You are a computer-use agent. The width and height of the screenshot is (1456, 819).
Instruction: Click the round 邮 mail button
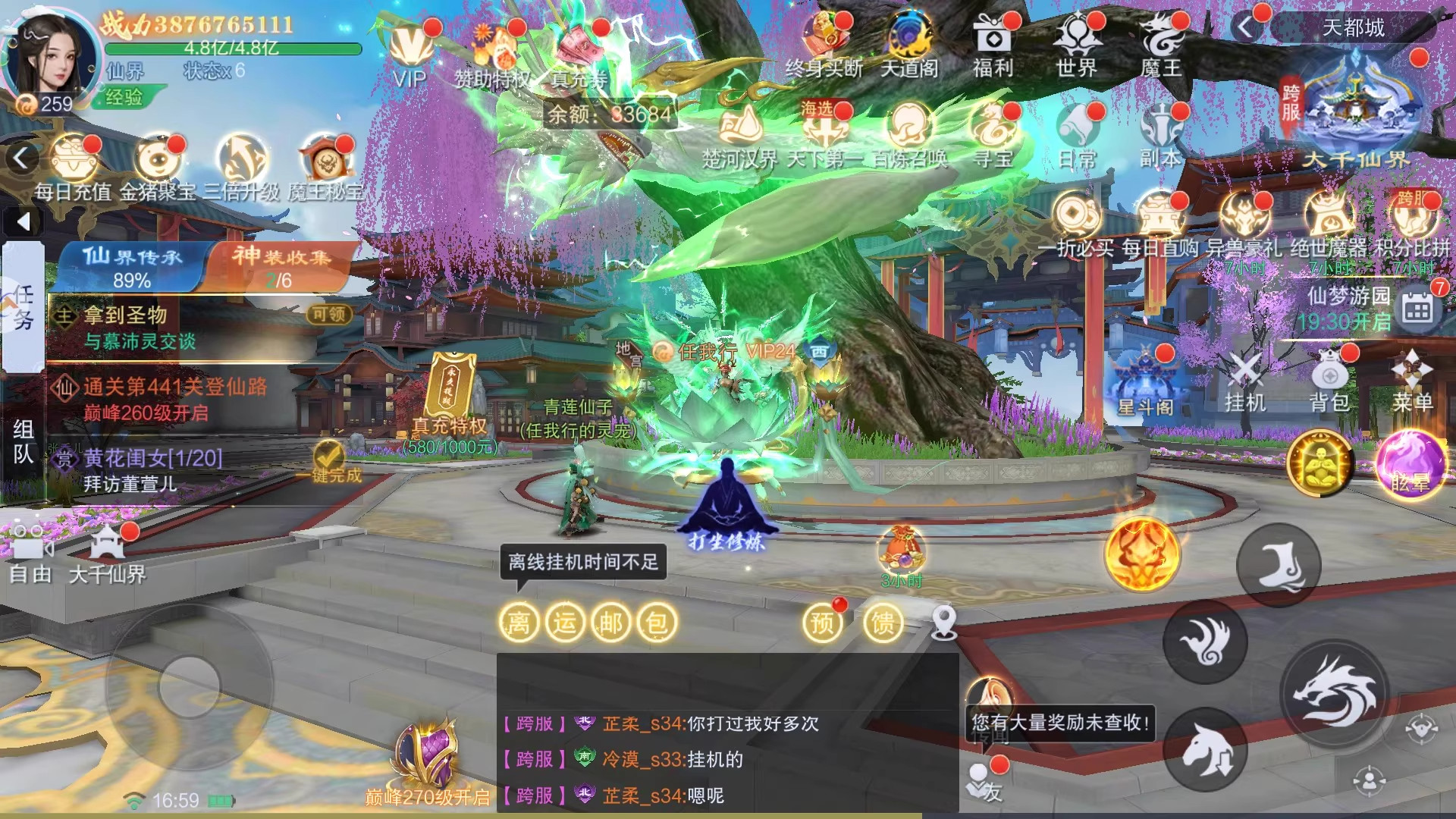tap(610, 623)
